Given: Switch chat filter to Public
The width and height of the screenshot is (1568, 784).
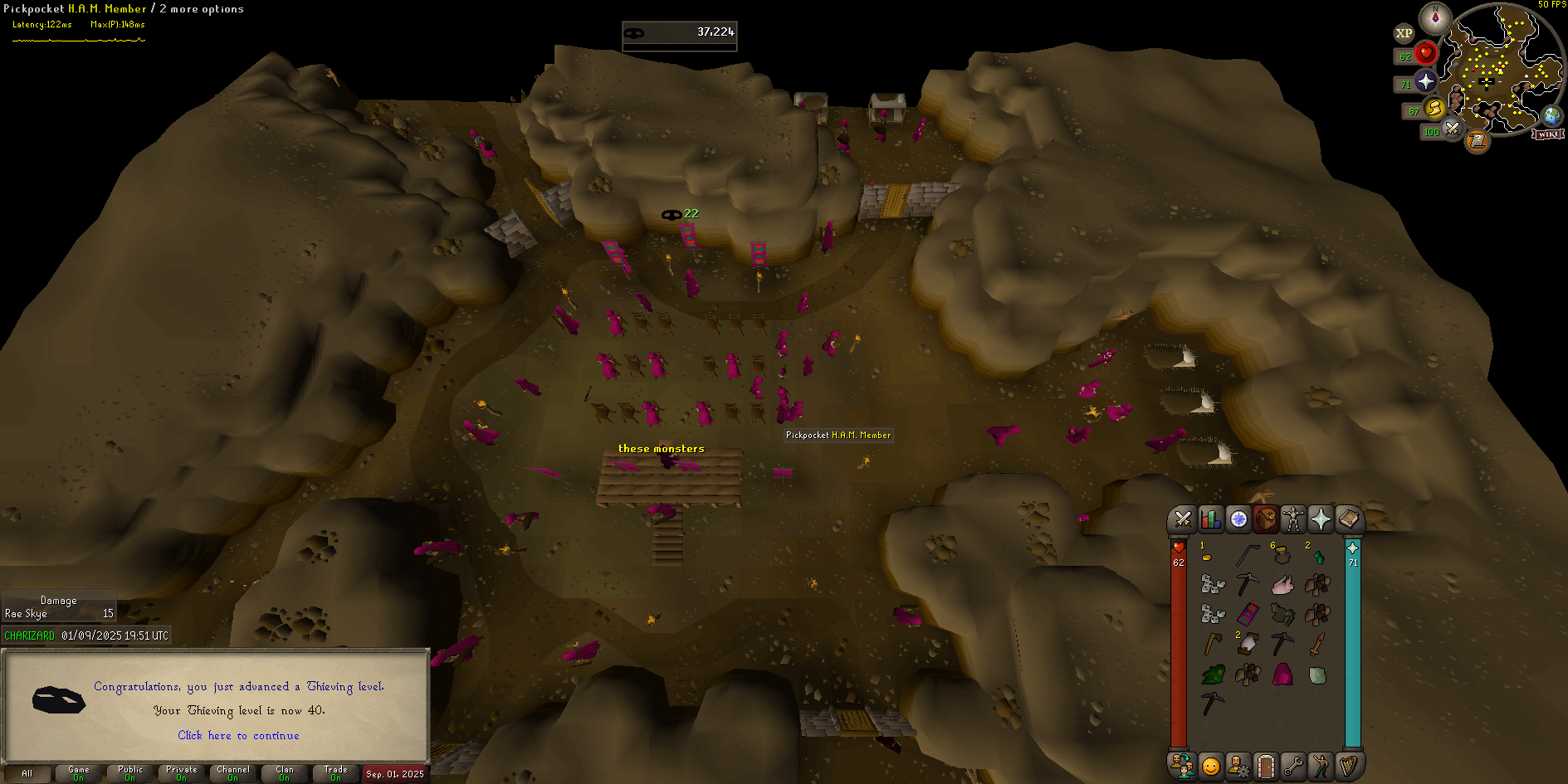Looking at the screenshot, I should [130, 773].
